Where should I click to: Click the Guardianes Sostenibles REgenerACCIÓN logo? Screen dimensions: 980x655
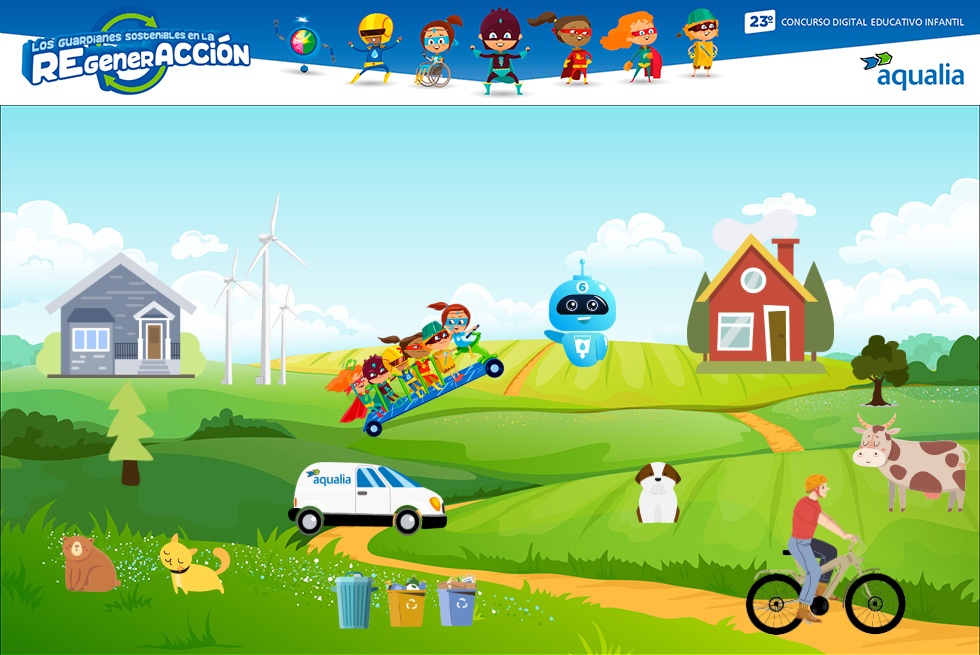pos(136,55)
